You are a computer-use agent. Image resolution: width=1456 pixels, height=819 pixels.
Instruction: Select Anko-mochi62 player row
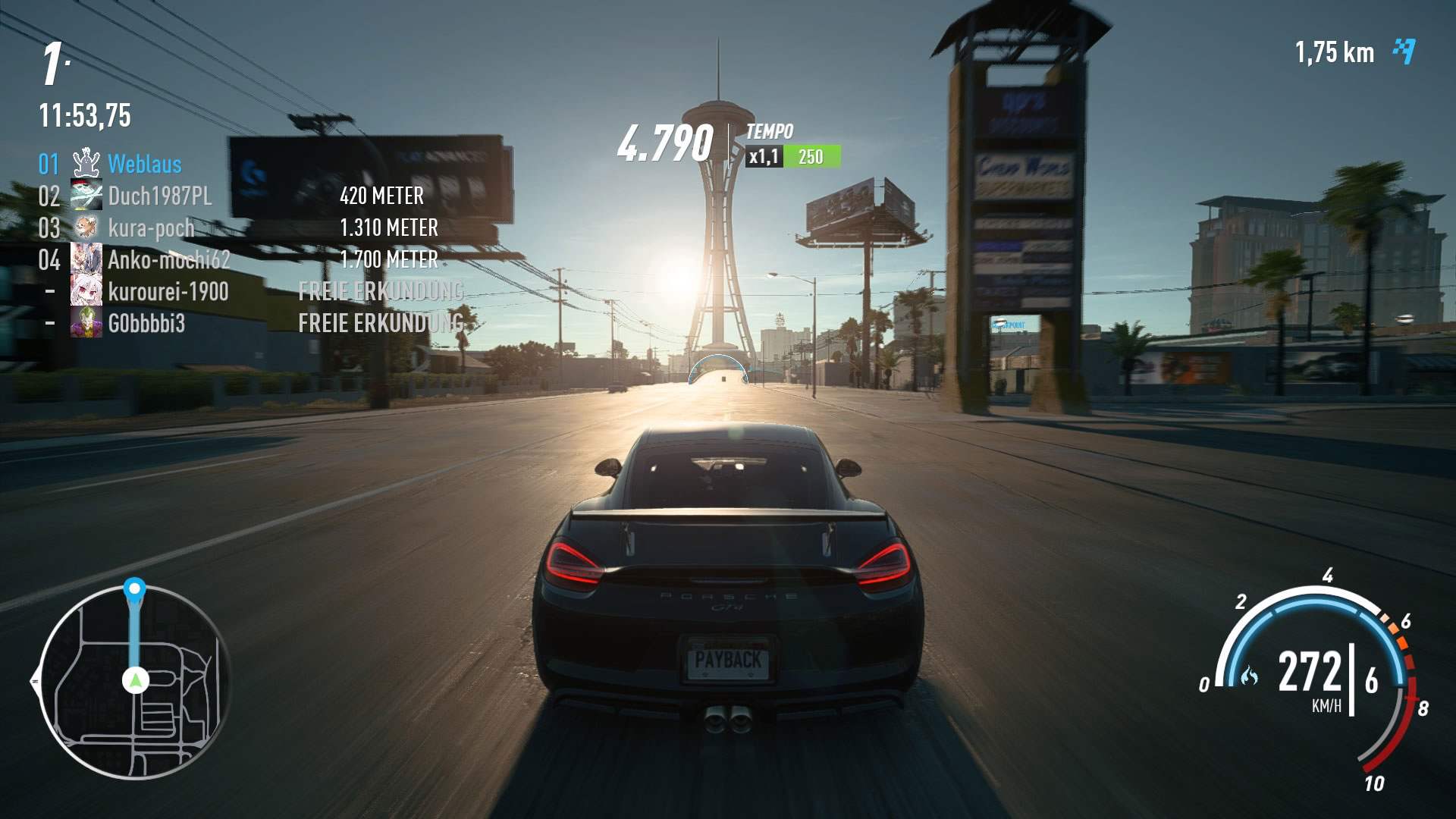168,260
